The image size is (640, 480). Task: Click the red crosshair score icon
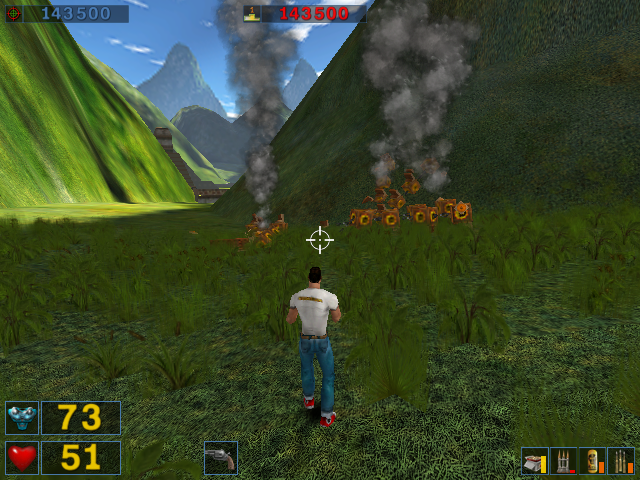coord(13,14)
